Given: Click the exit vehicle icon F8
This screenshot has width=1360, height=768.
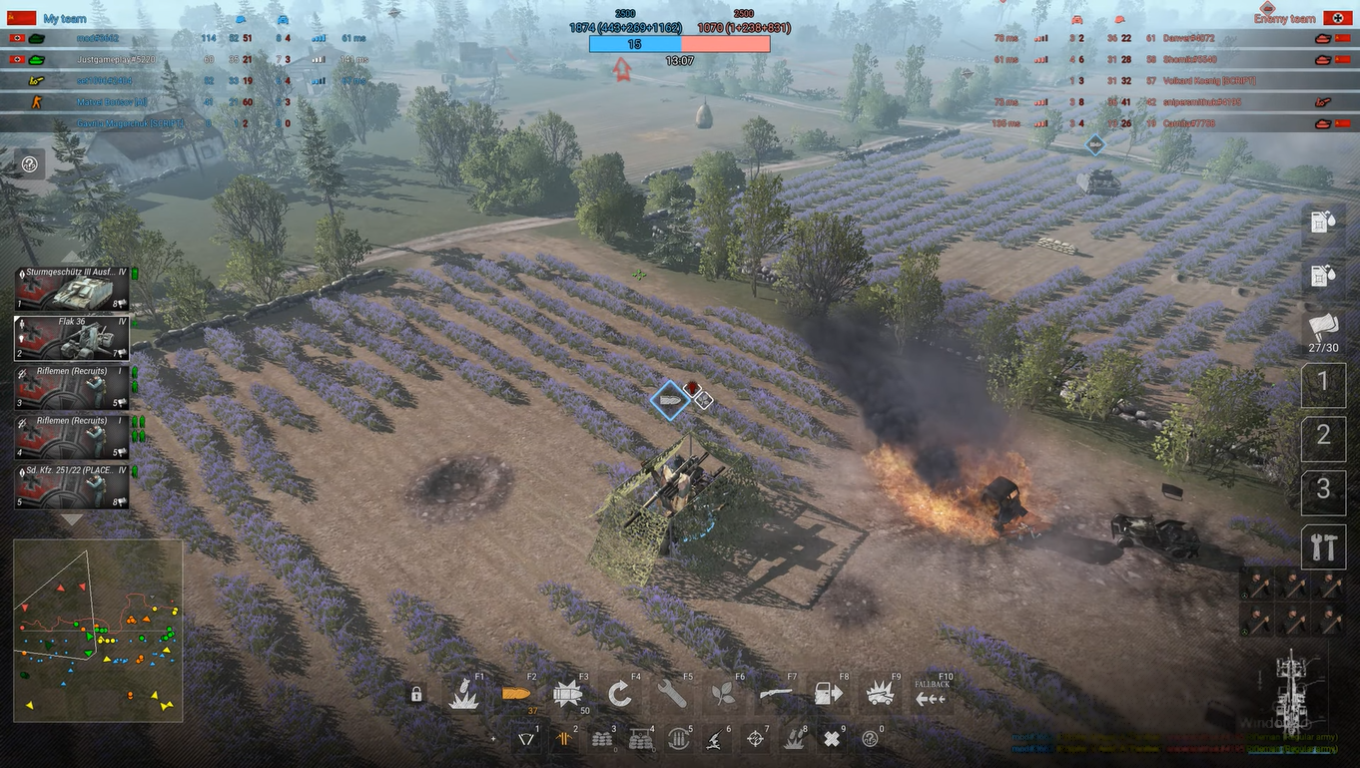Looking at the screenshot, I should (x=828, y=692).
